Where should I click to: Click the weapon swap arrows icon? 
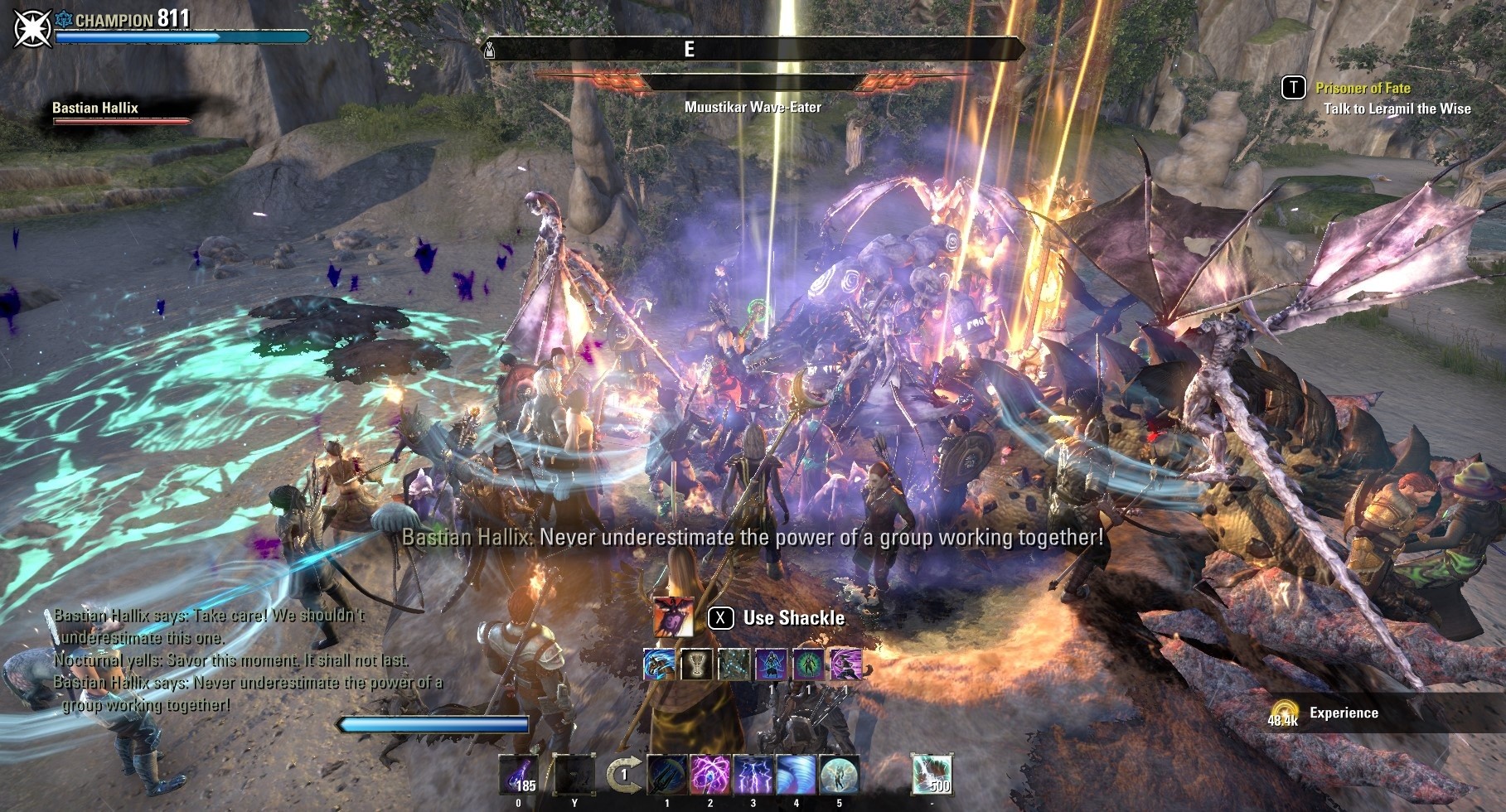pos(622,776)
